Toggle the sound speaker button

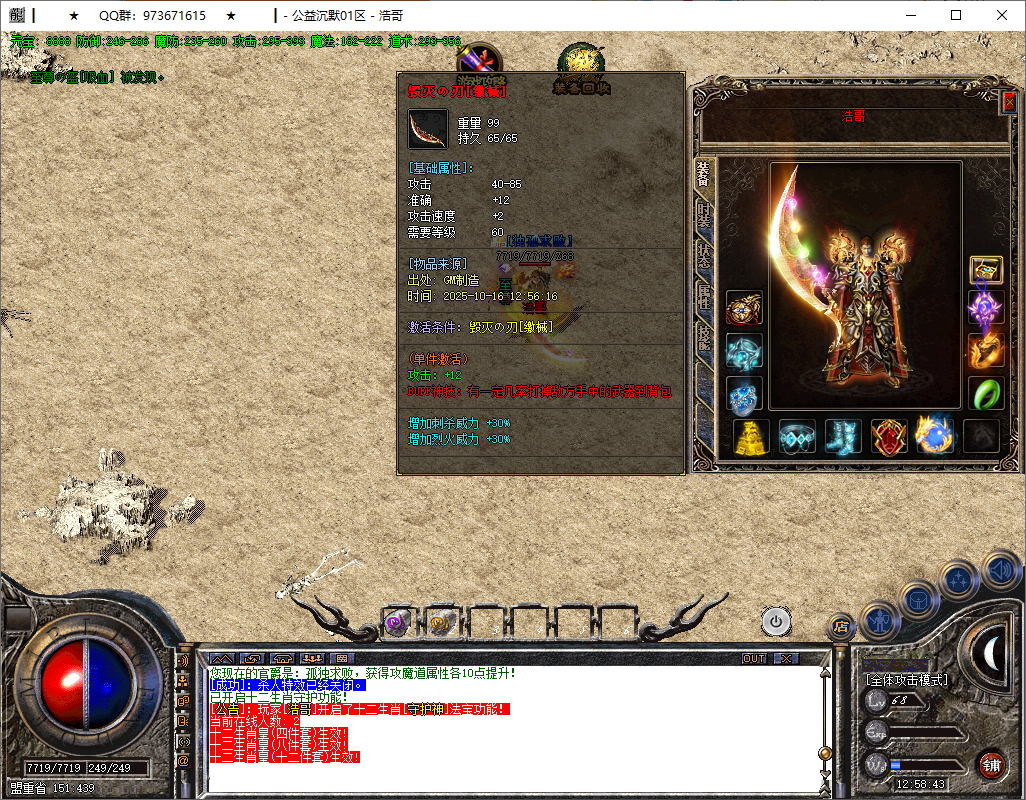tap(1001, 571)
